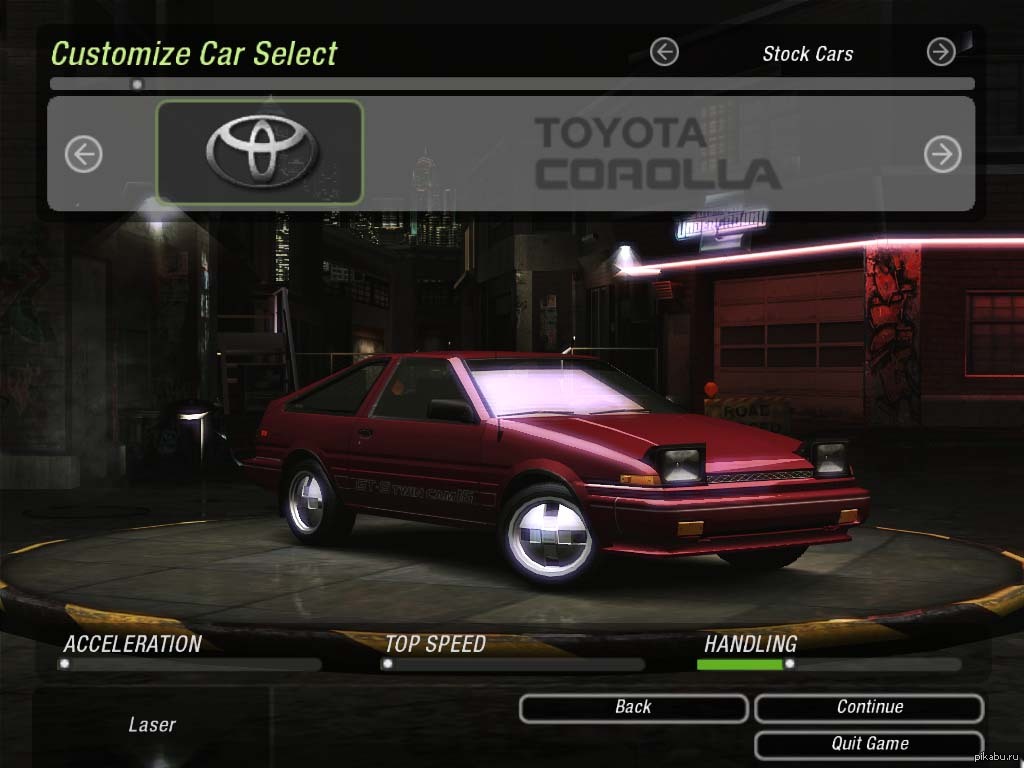
Task: Show the next car with right arrow
Action: point(942,154)
